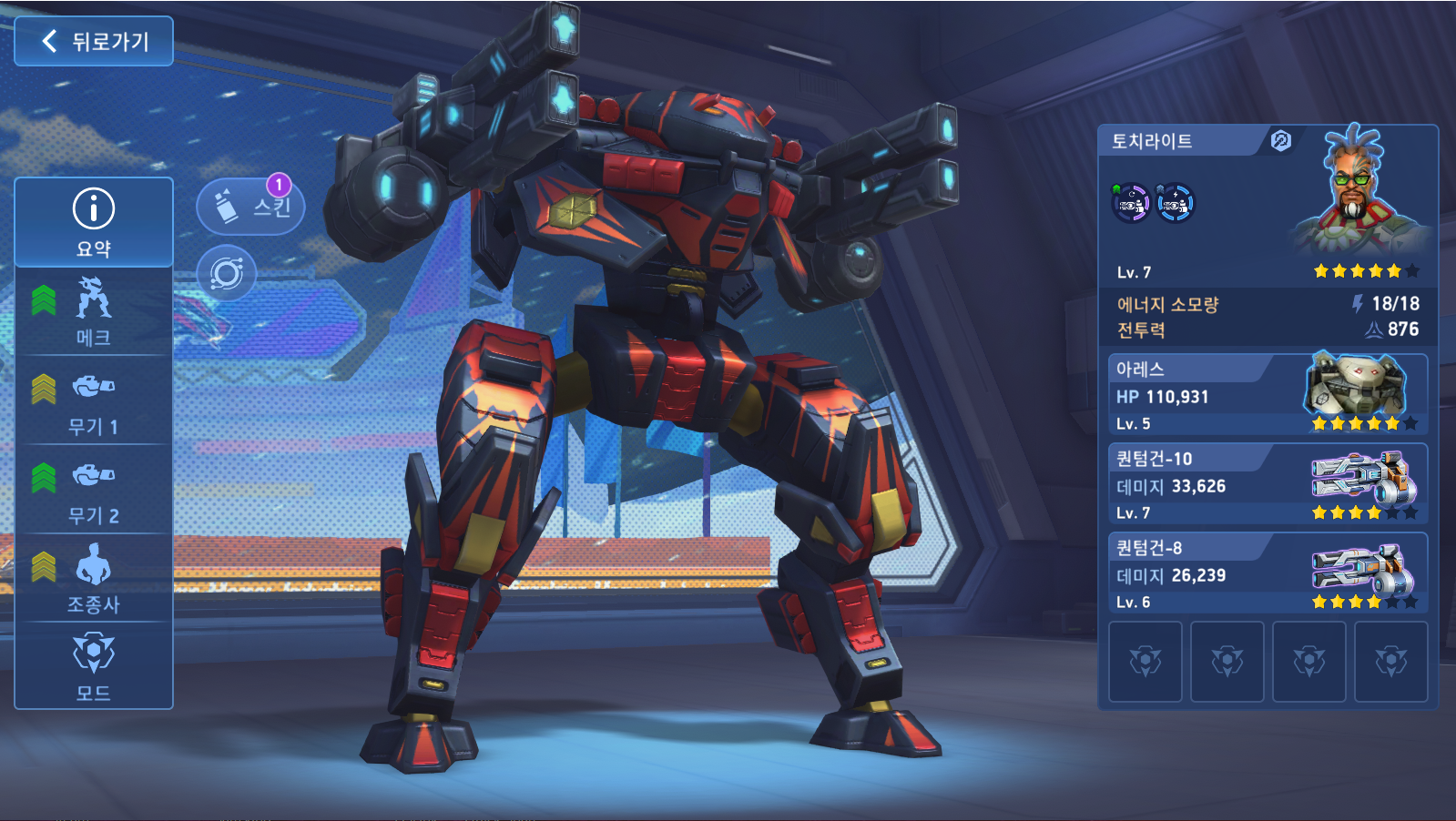This screenshot has width=1456, height=821.
Task: Select the 퀀텀건-8 weapon row
Action: (x=1268, y=574)
